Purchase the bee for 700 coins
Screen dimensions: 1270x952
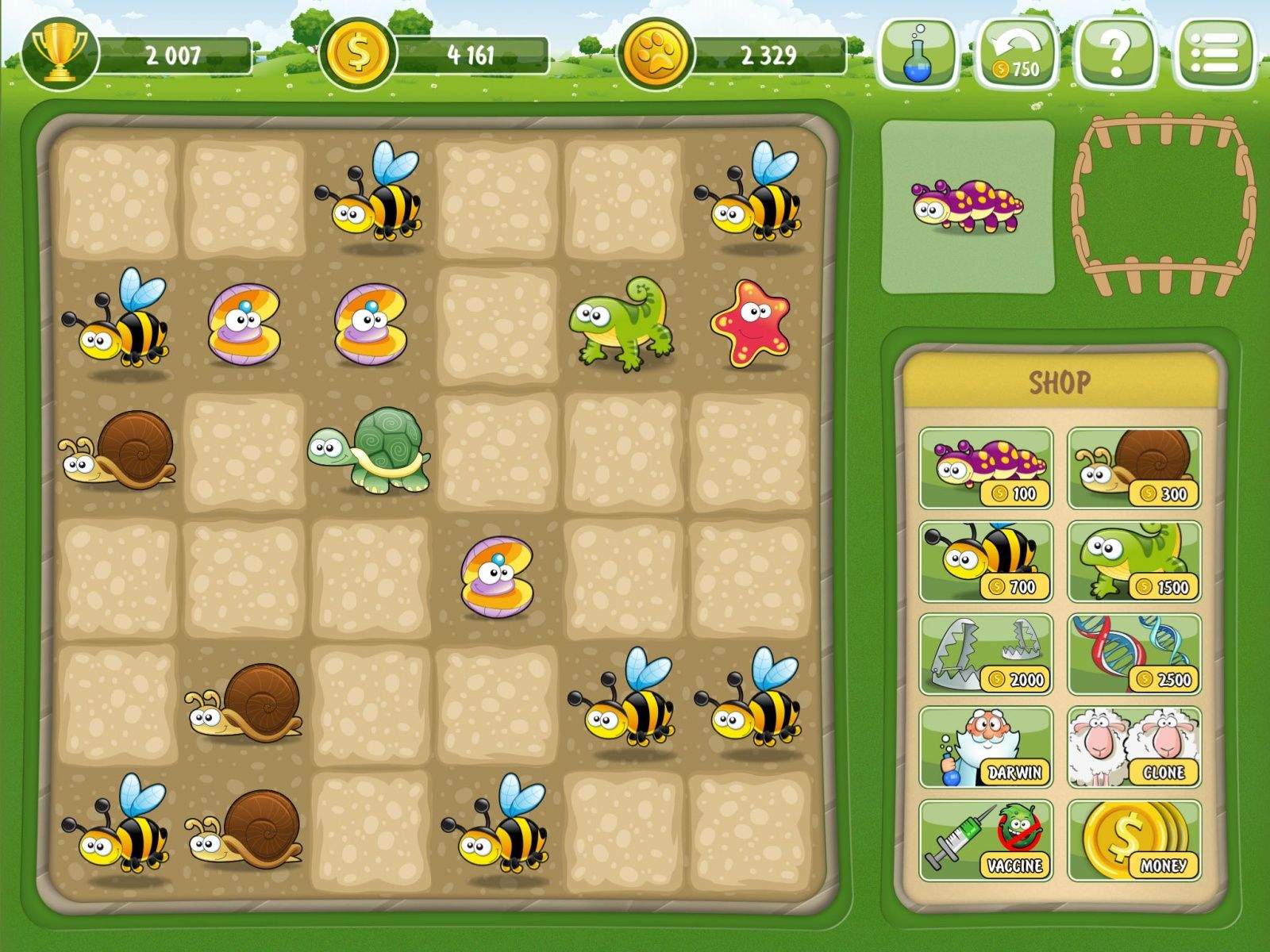(x=987, y=561)
